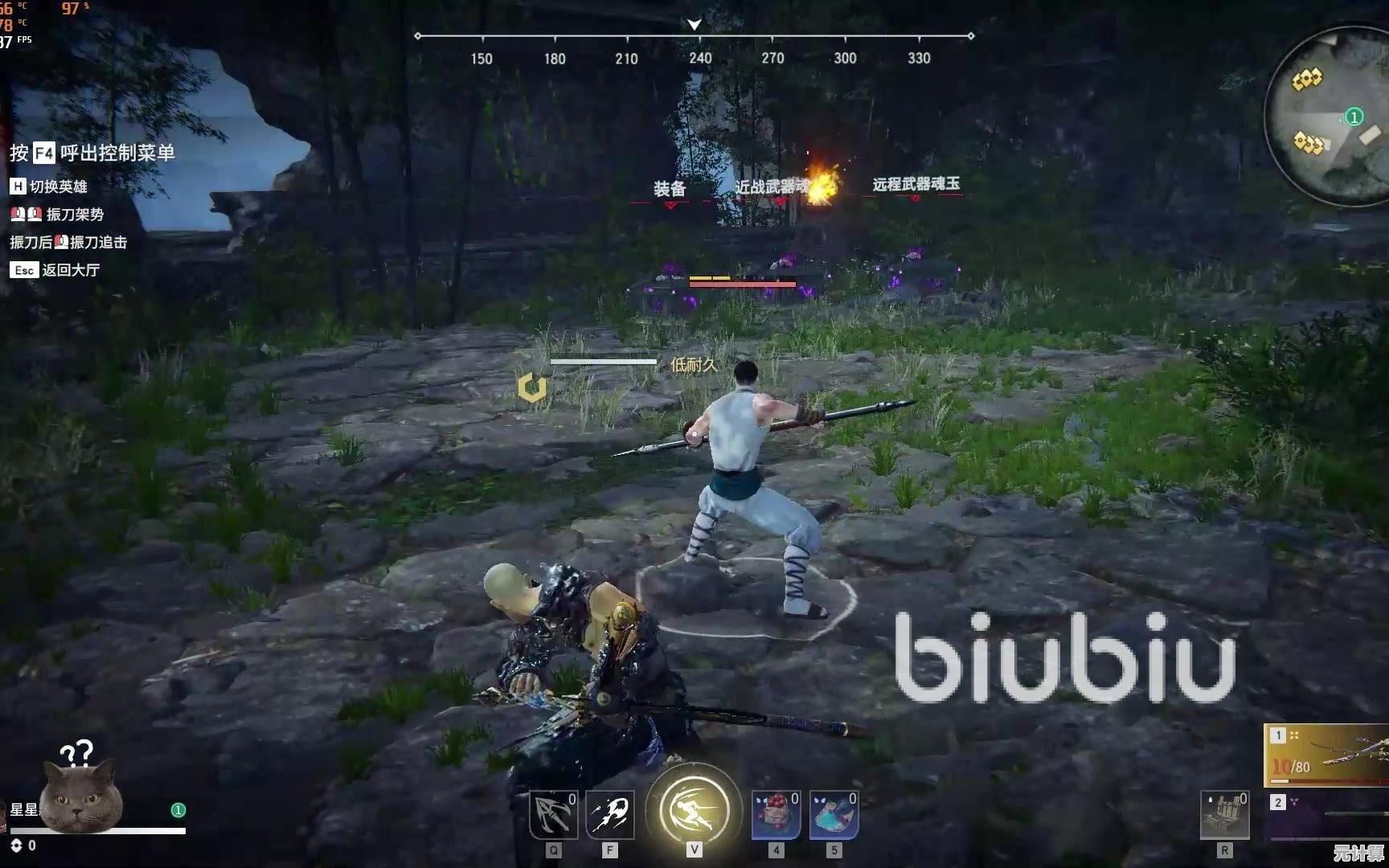Activate the F skill icon
1389x868 pixels.
610,814
